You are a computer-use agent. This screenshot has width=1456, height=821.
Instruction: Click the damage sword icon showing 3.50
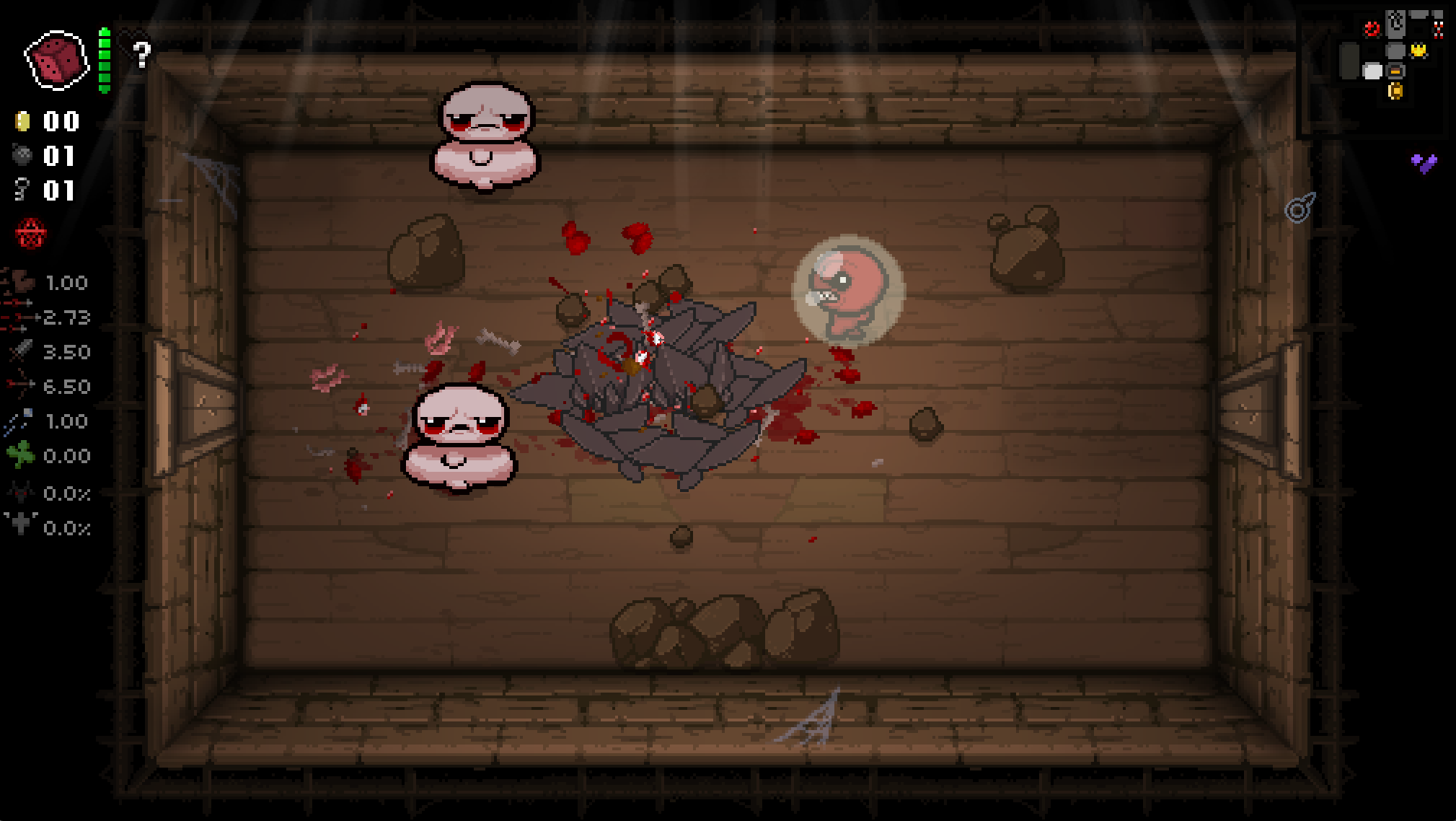20,352
